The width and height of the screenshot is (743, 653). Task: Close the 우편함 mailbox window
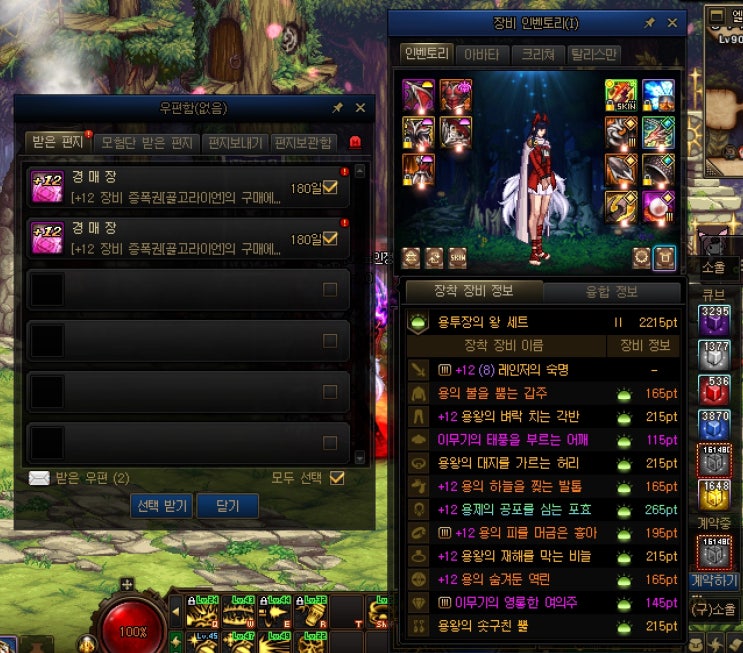(360, 108)
